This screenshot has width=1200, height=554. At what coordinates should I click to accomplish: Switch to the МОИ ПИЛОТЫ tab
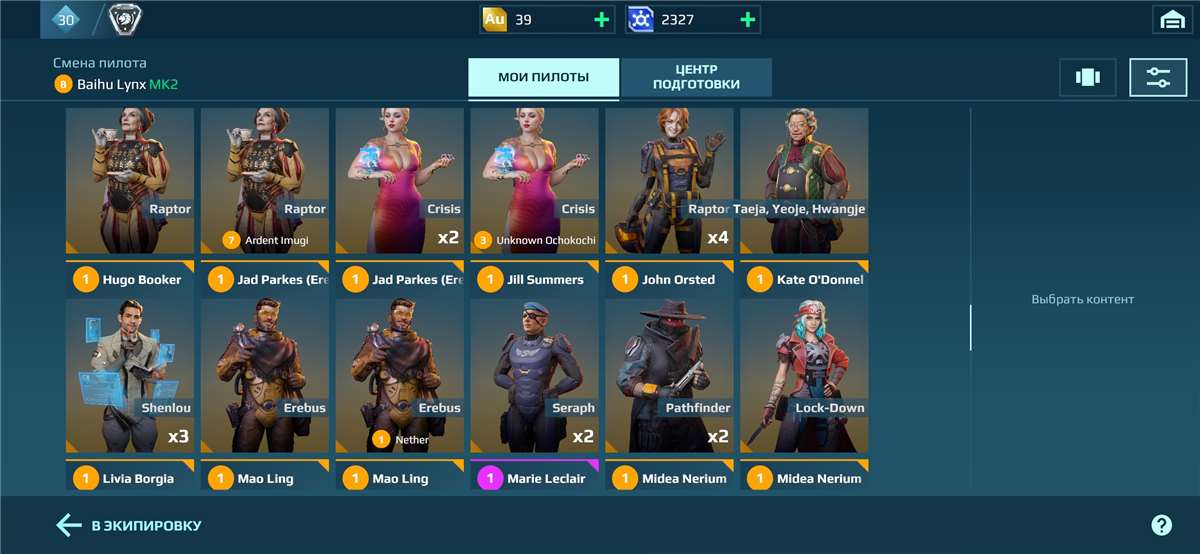[x=543, y=77]
